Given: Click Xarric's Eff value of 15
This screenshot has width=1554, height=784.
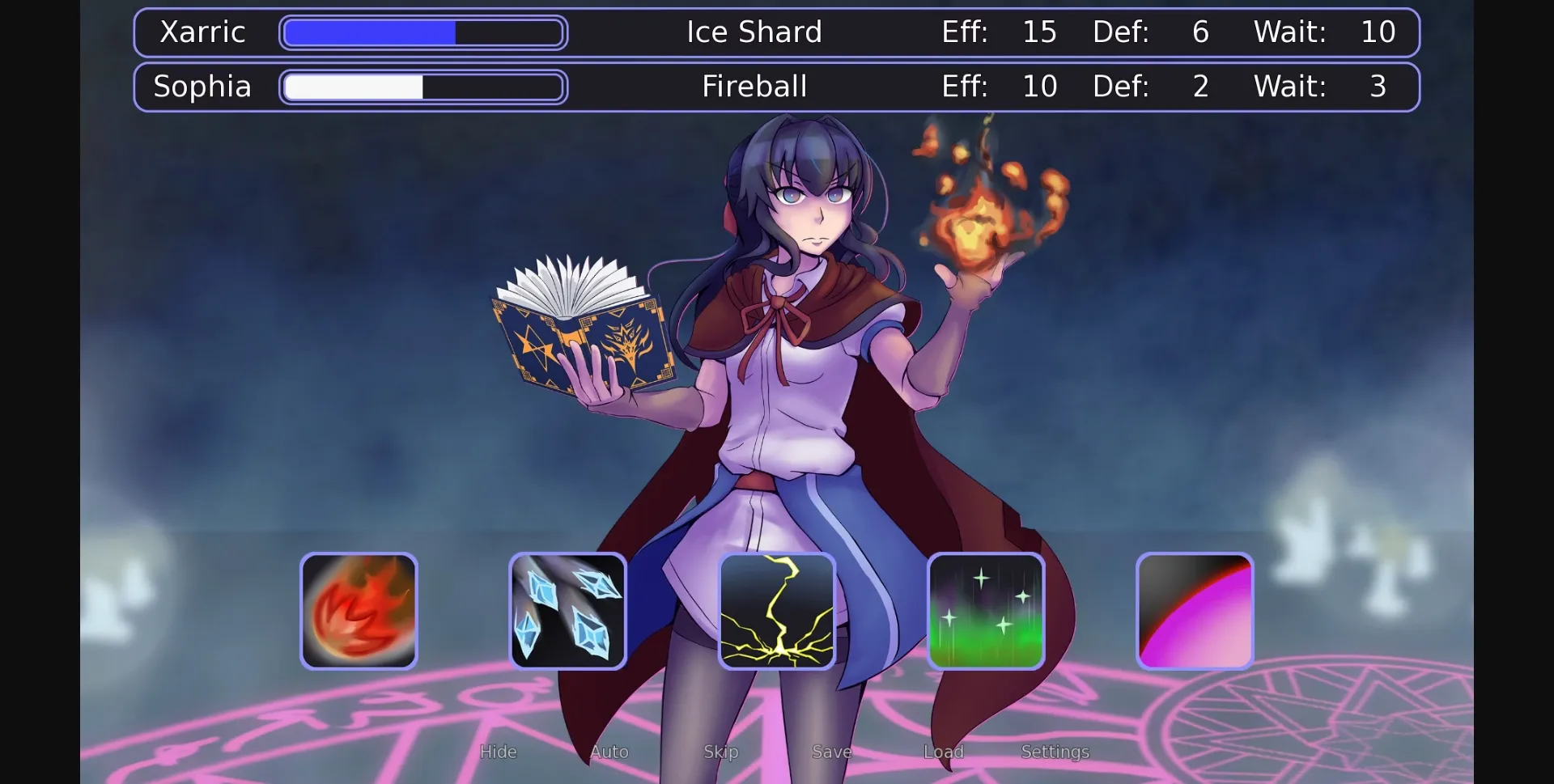Looking at the screenshot, I should point(1040,32).
